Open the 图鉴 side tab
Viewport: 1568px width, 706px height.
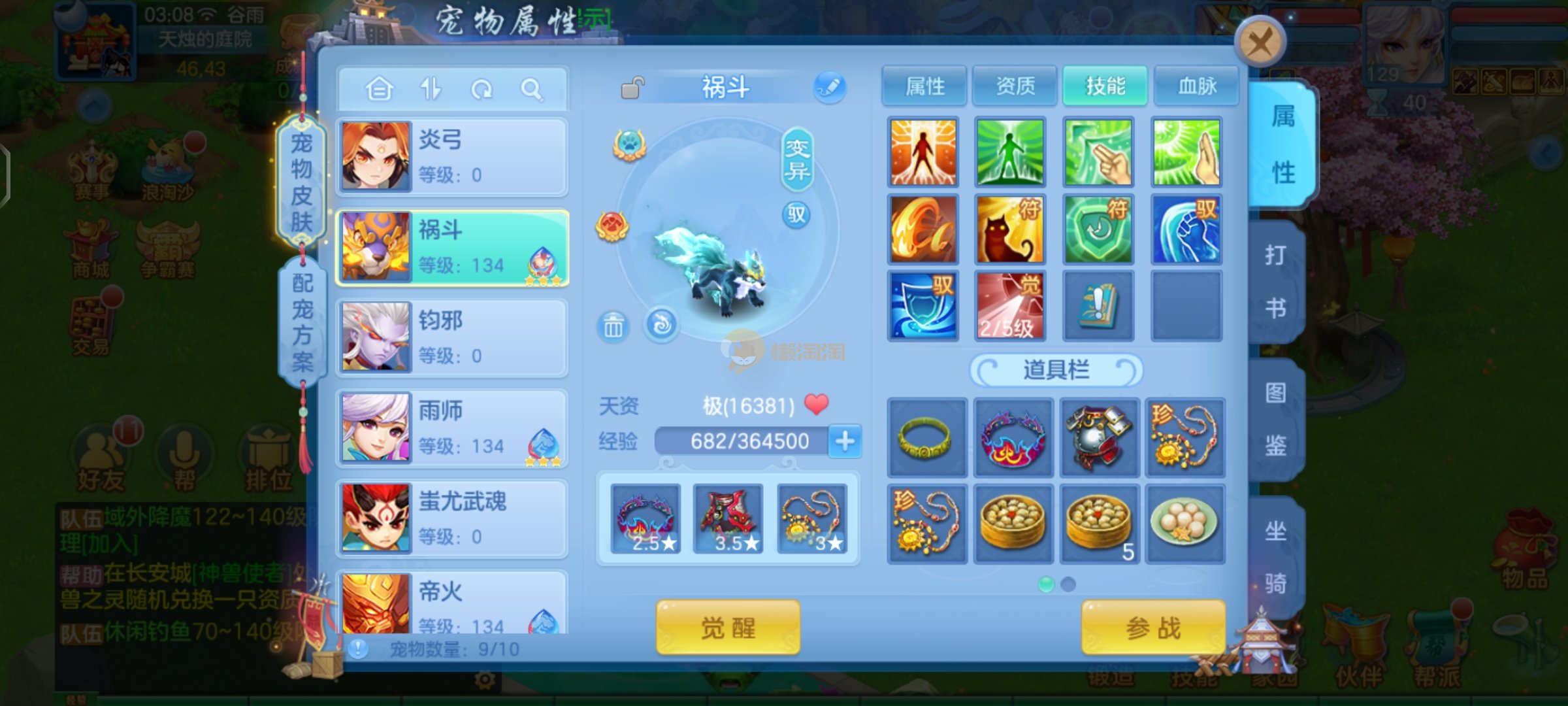coord(1275,418)
